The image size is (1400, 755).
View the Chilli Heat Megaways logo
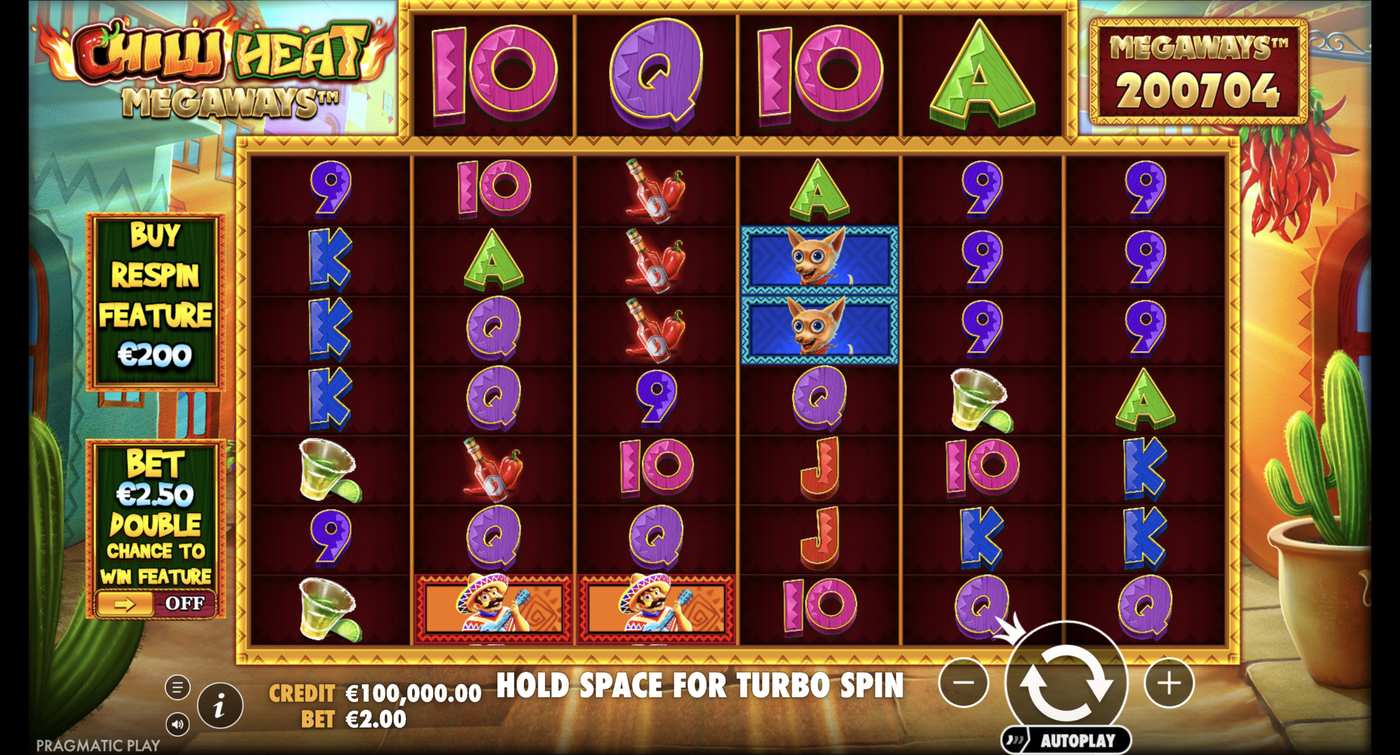200,65
